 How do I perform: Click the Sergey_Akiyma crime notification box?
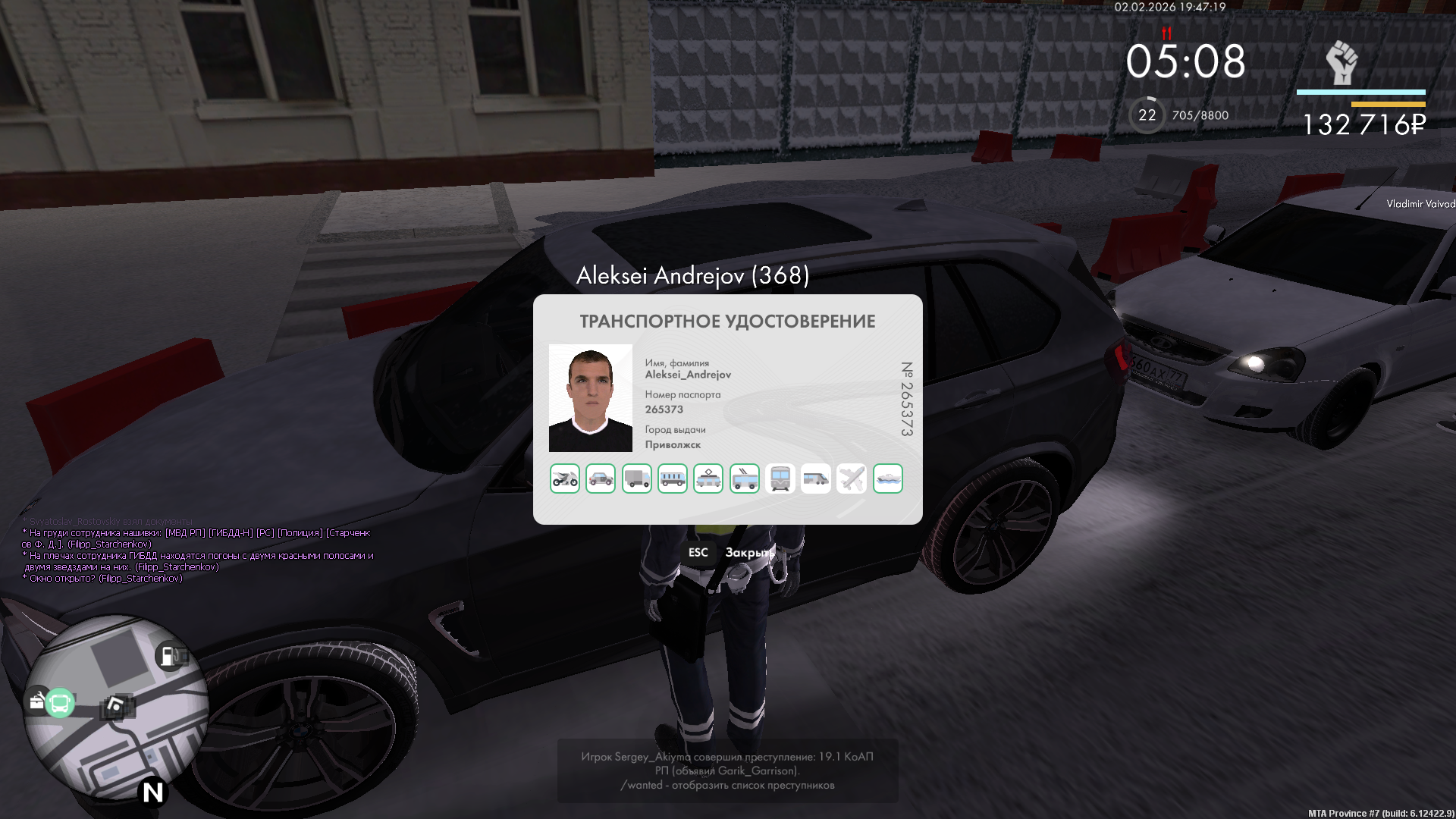[x=727, y=770]
